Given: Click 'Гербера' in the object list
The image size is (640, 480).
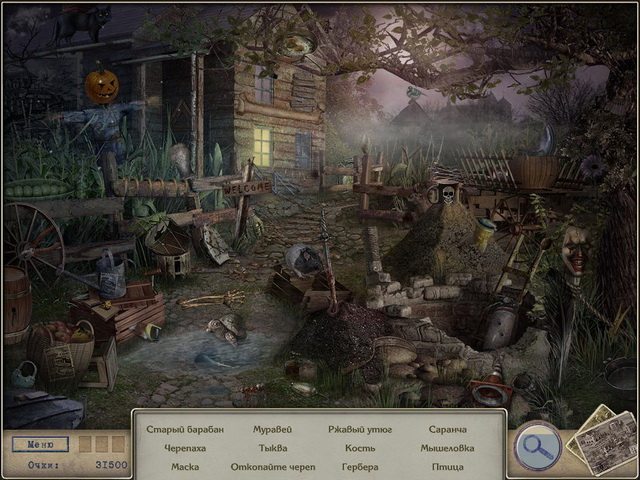Looking at the screenshot, I should coord(359,466).
